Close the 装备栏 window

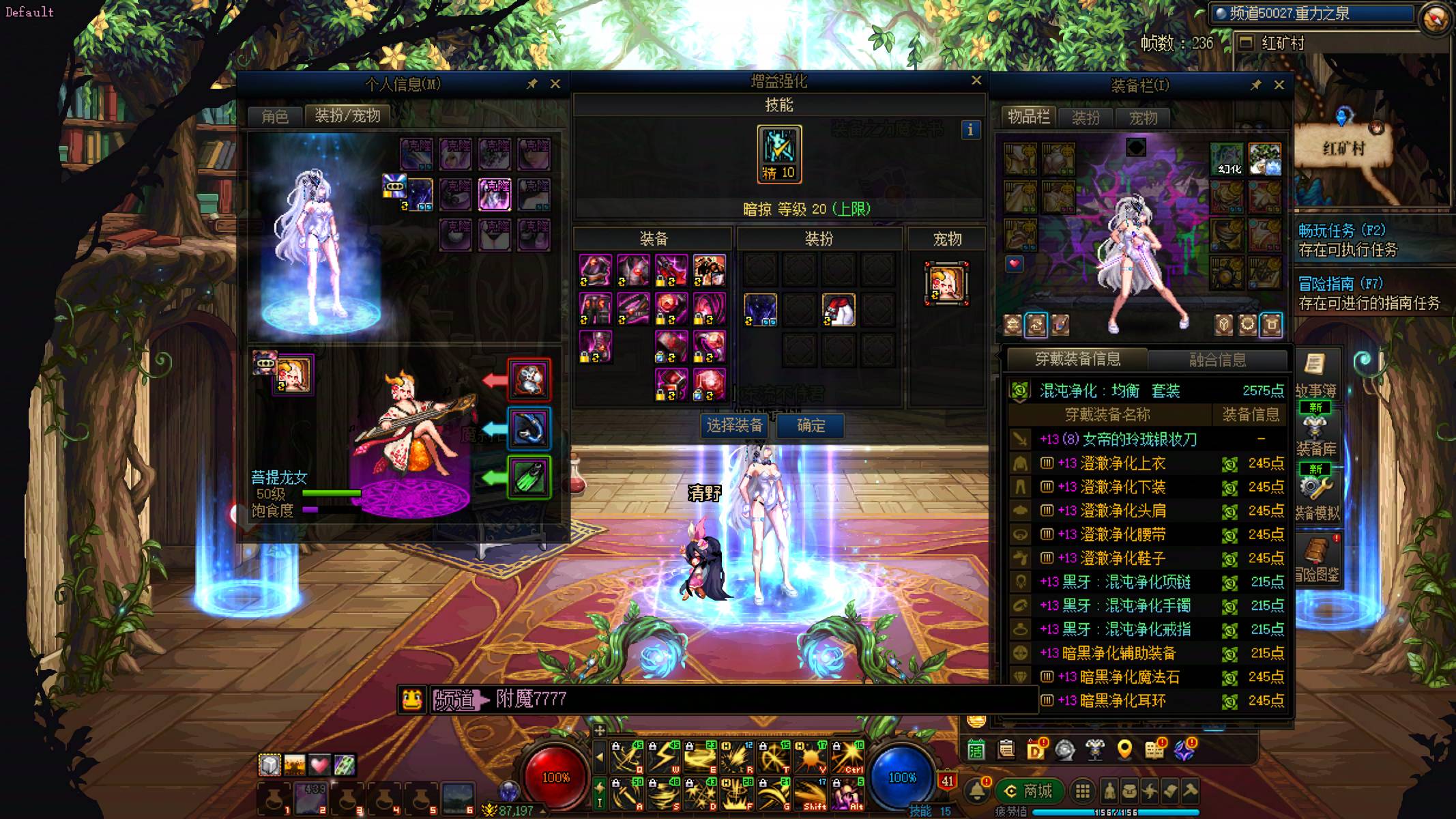[1279, 85]
